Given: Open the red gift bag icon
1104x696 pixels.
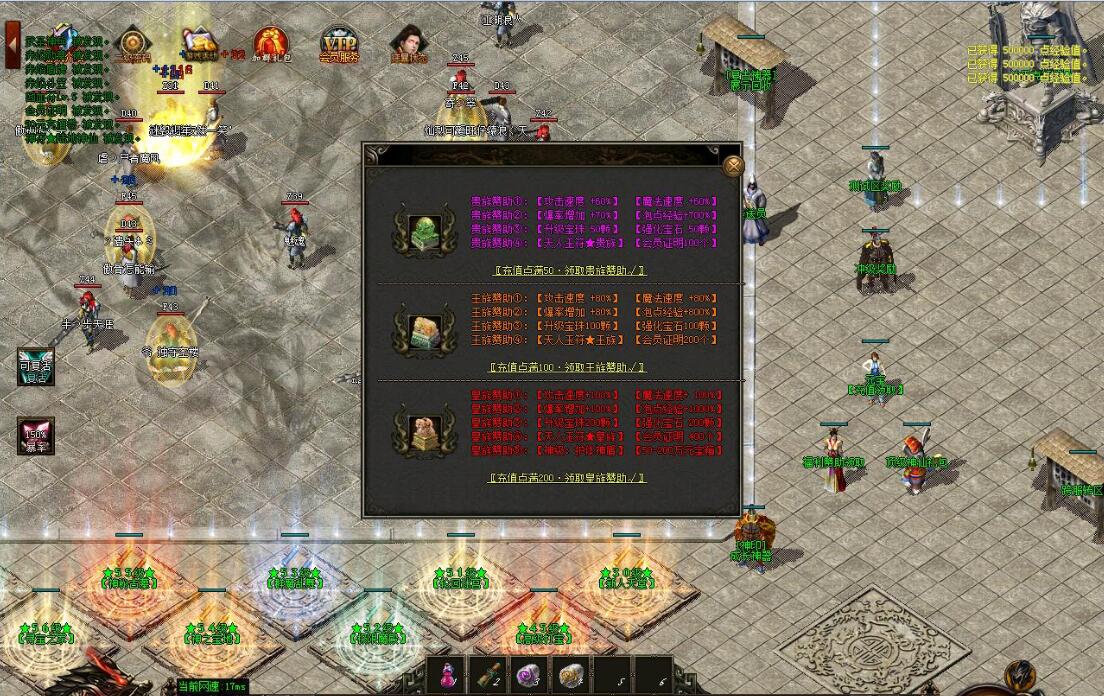Looking at the screenshot, I should point(270,44).
